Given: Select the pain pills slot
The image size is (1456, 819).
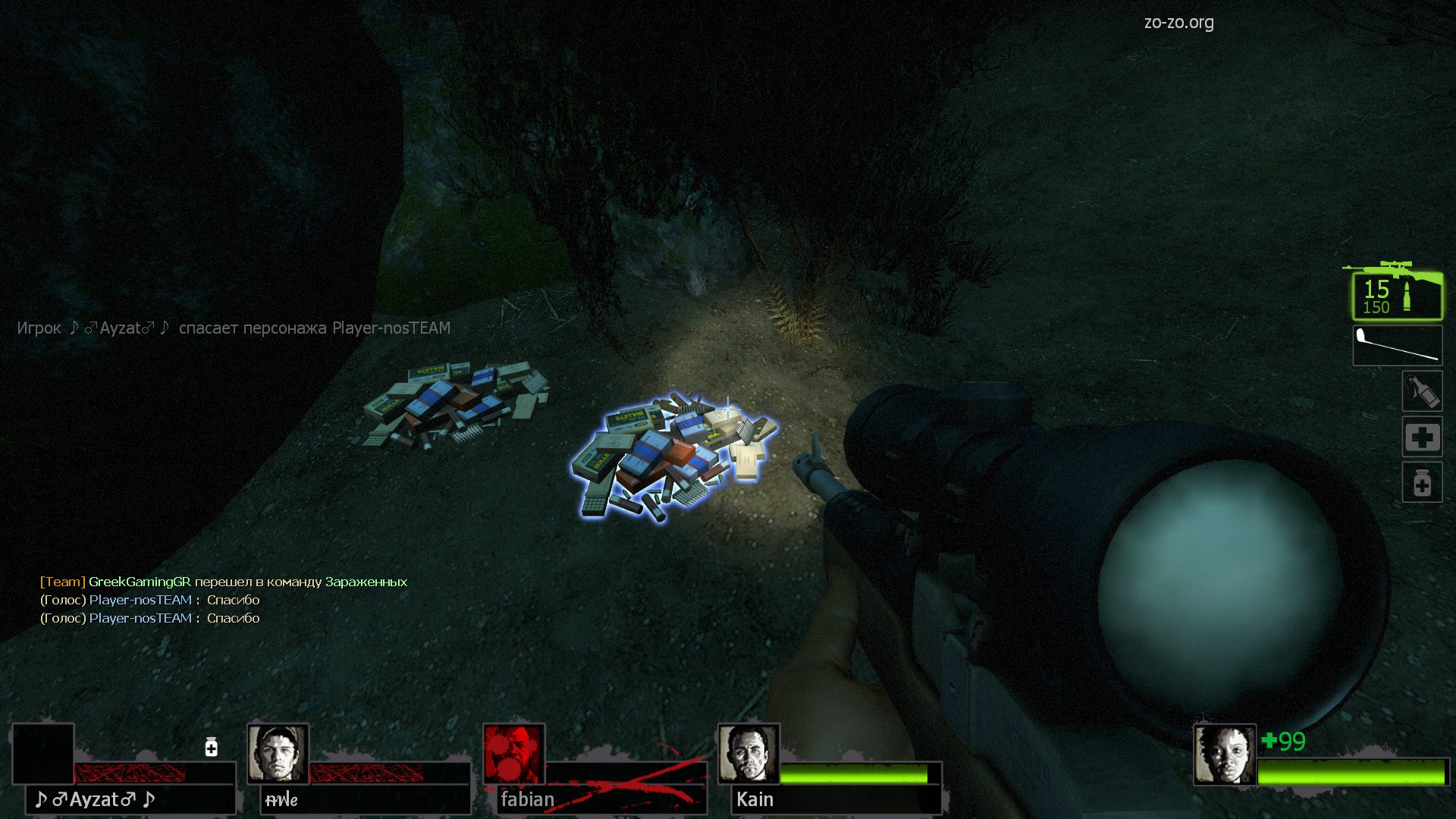Looking at the screenshot, I should pyautogui.click(x=1421, y=482).
